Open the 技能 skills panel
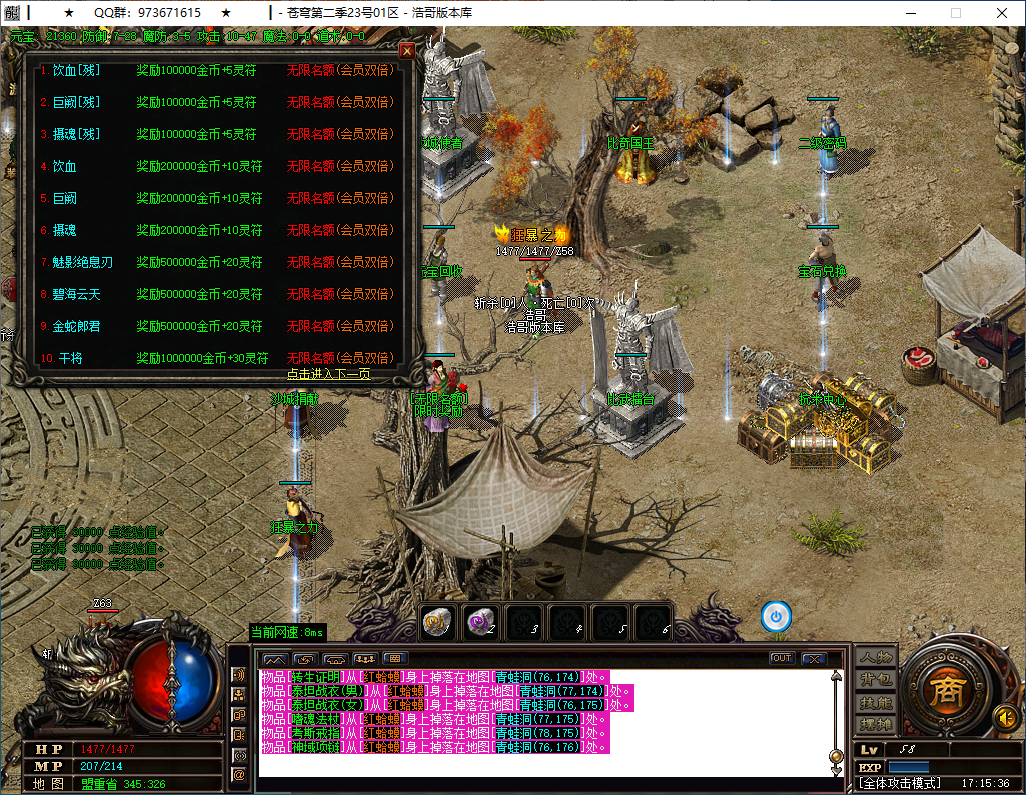This screenshot has height=795, width=1026. (876, 702)
